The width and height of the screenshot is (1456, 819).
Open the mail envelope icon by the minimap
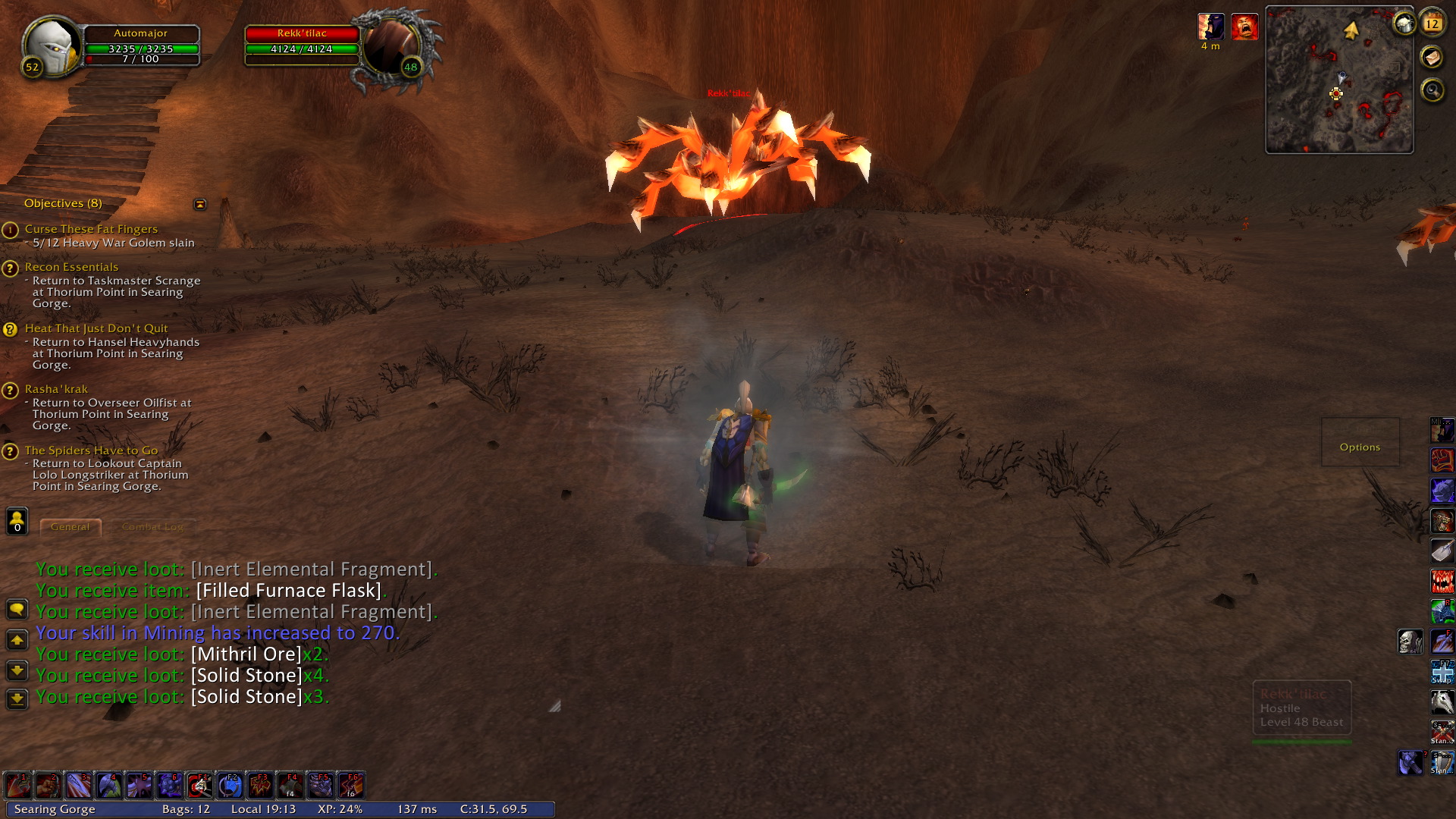pos(1432,57)
